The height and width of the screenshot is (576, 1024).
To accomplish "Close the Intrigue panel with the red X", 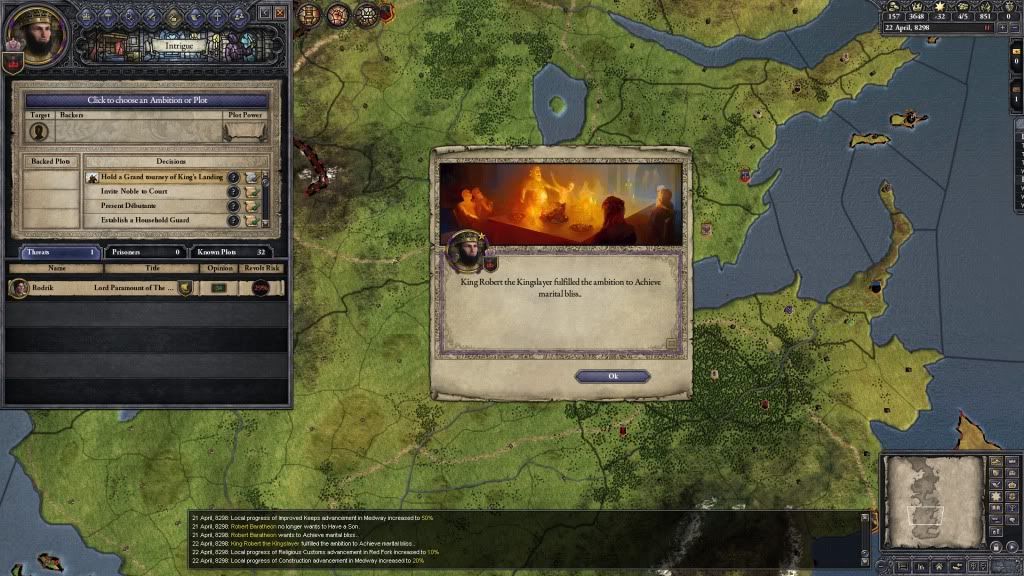I will [280, 13].
